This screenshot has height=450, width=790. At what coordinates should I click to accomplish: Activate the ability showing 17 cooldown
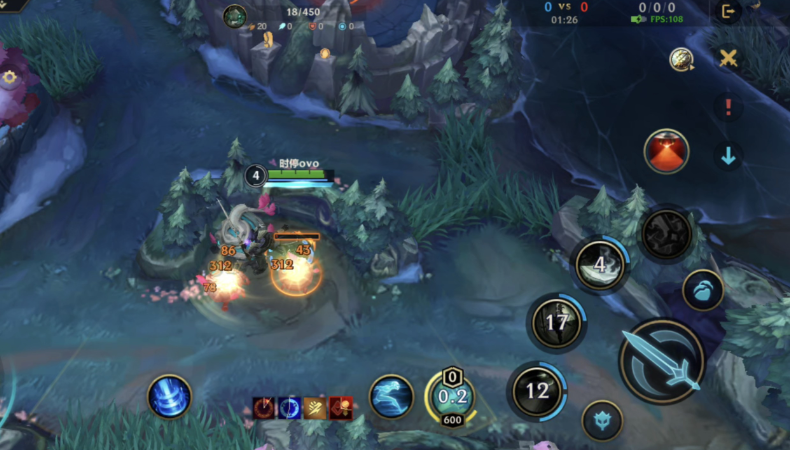556,323
